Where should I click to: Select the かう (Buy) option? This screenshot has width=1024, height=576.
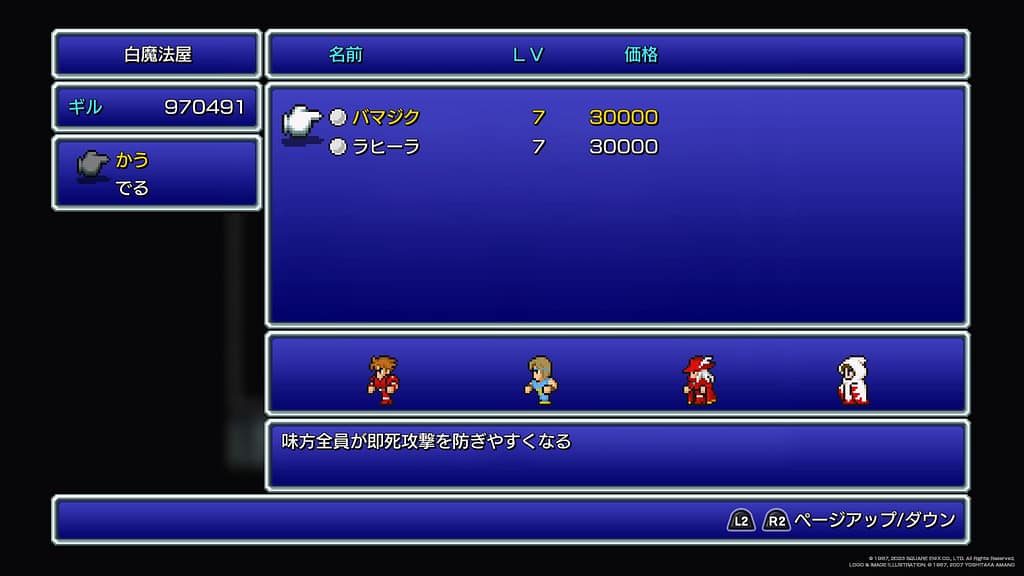click(x=132, y=160)
